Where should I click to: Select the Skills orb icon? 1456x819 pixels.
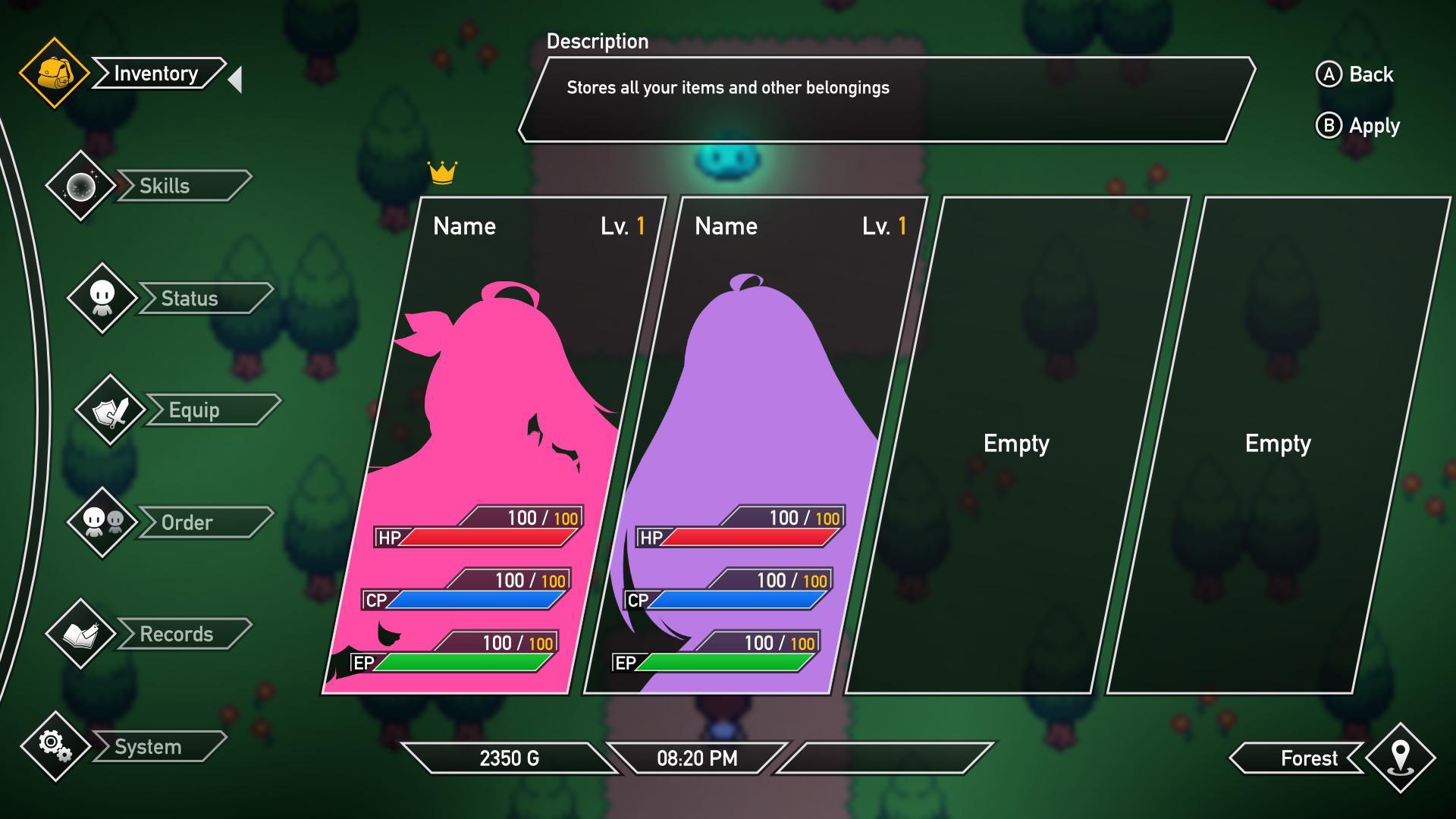click(x=80, y=185)
